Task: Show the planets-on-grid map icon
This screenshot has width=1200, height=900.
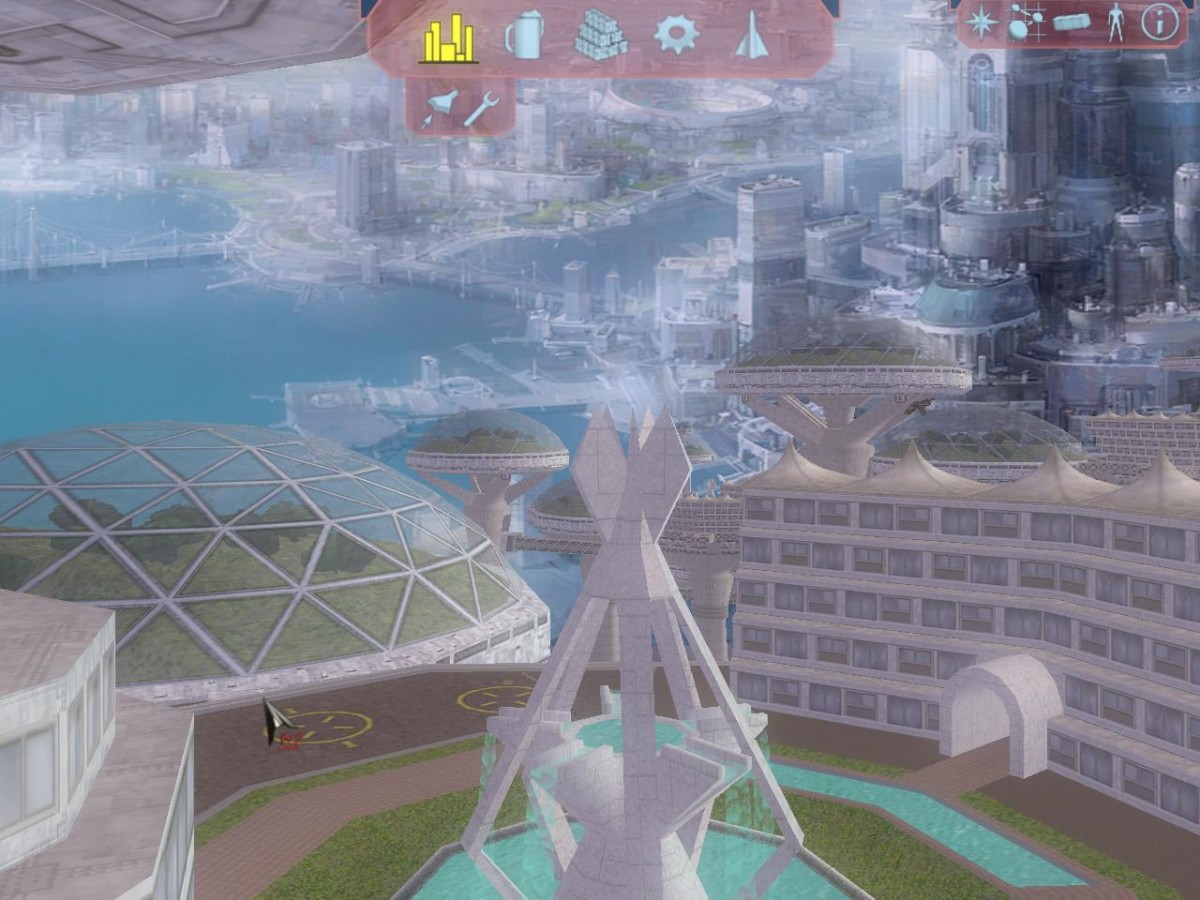Action: [x=1025, y=22]
